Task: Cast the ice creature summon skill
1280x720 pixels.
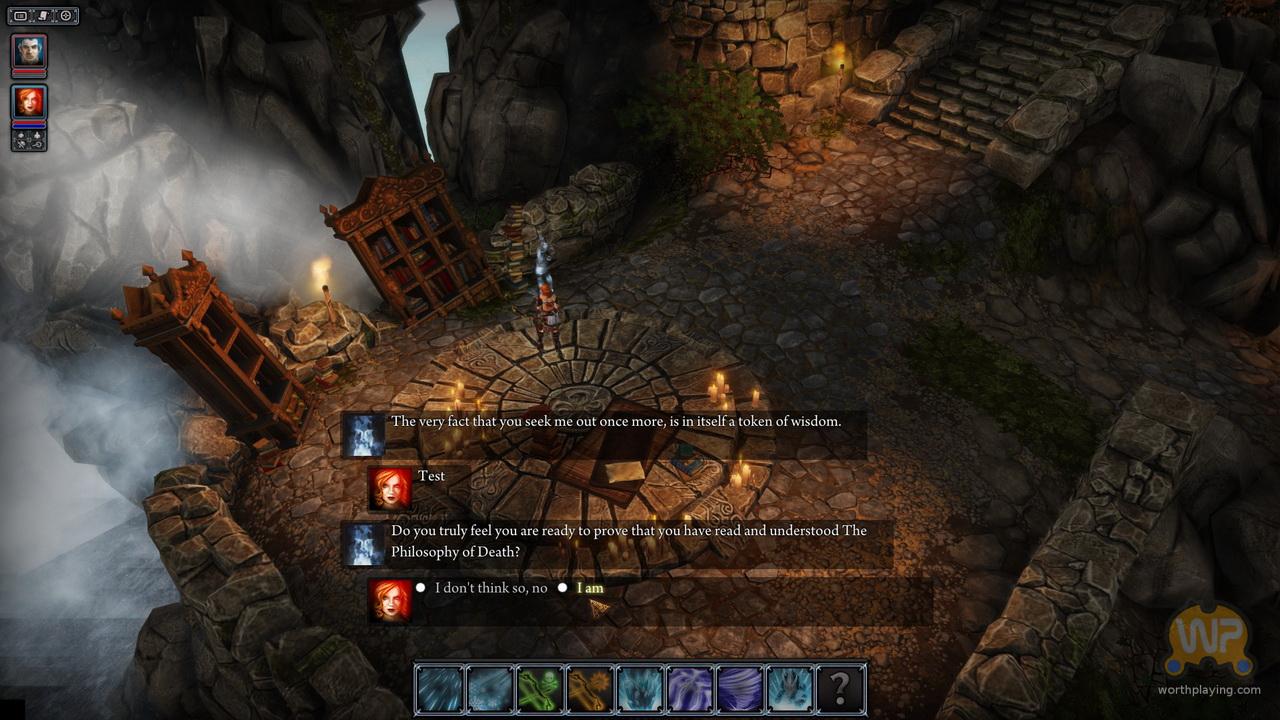Action: tap(790, 689)
